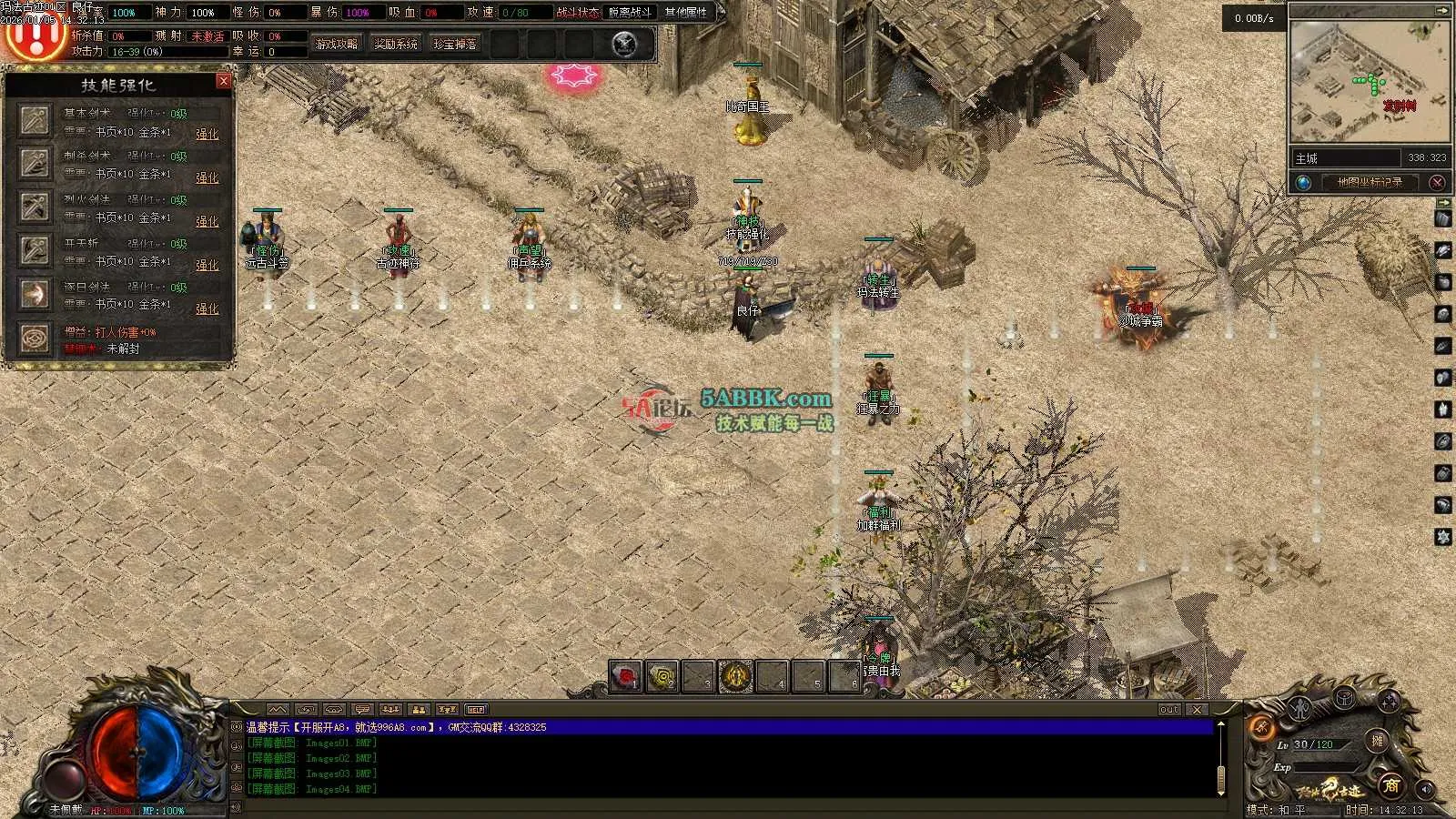Open the 商 shop round button

point(1390,784)
